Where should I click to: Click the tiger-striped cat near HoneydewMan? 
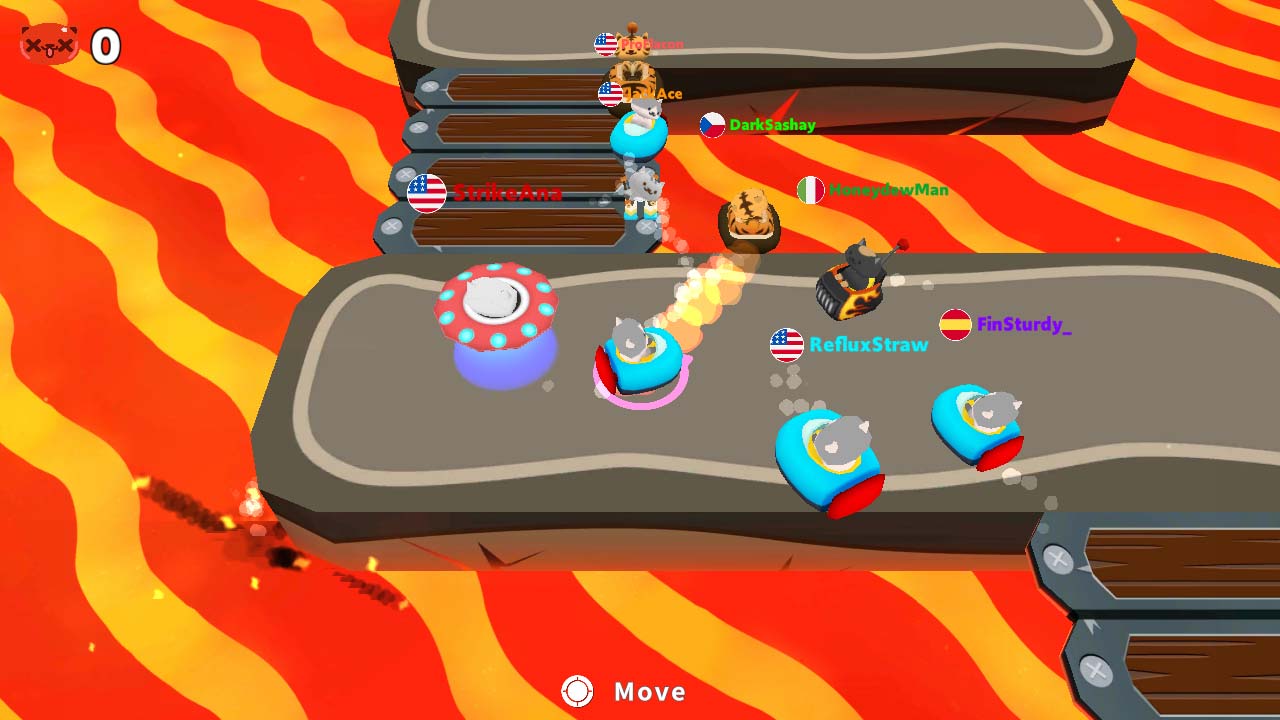[747, 215]
